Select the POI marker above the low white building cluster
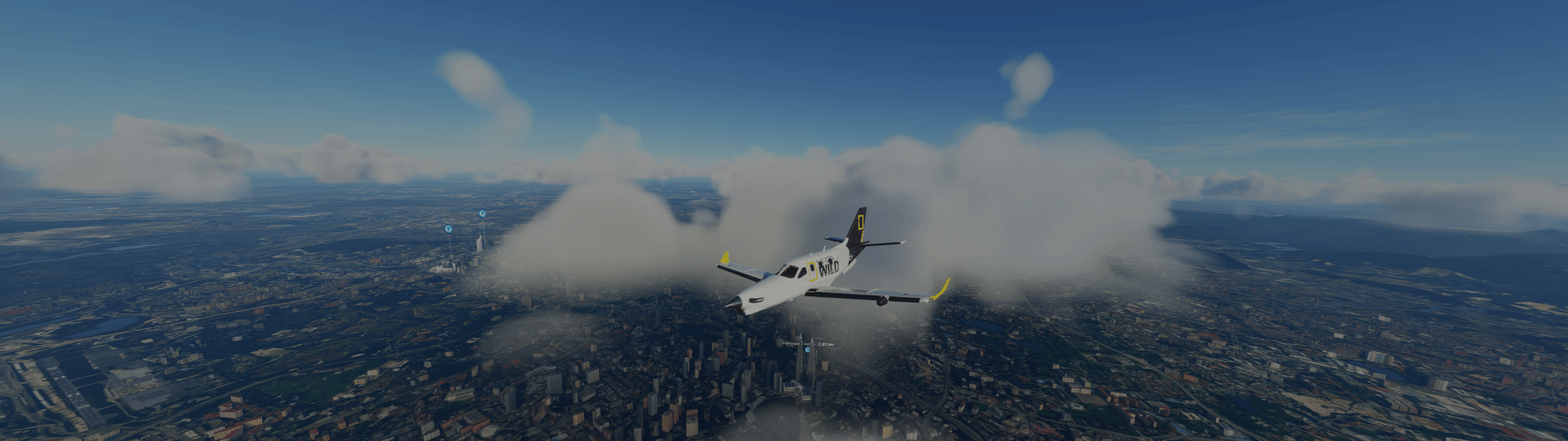This screenshot has width=1568, height=441. (448, 229)
